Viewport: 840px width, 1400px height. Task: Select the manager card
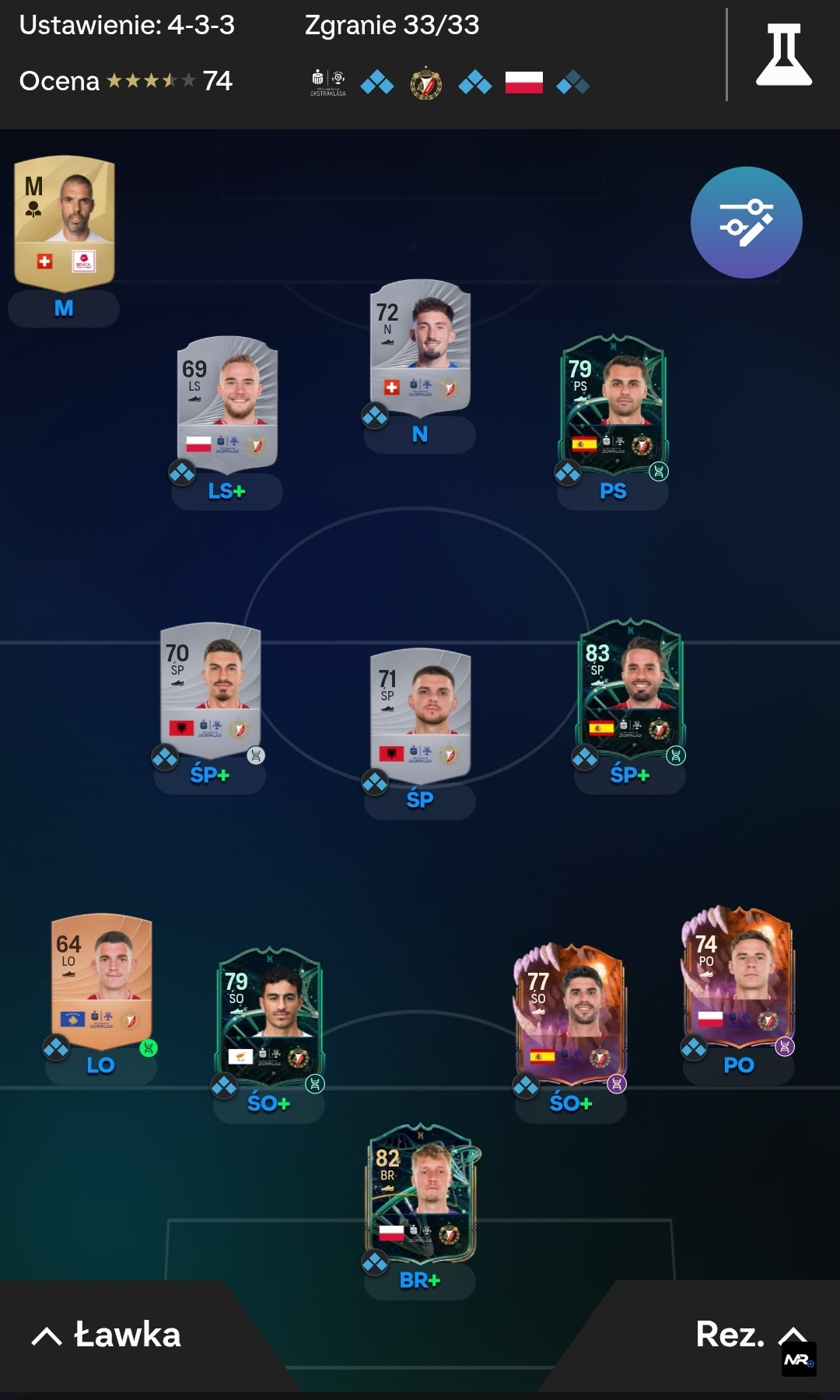click(65, 222)
